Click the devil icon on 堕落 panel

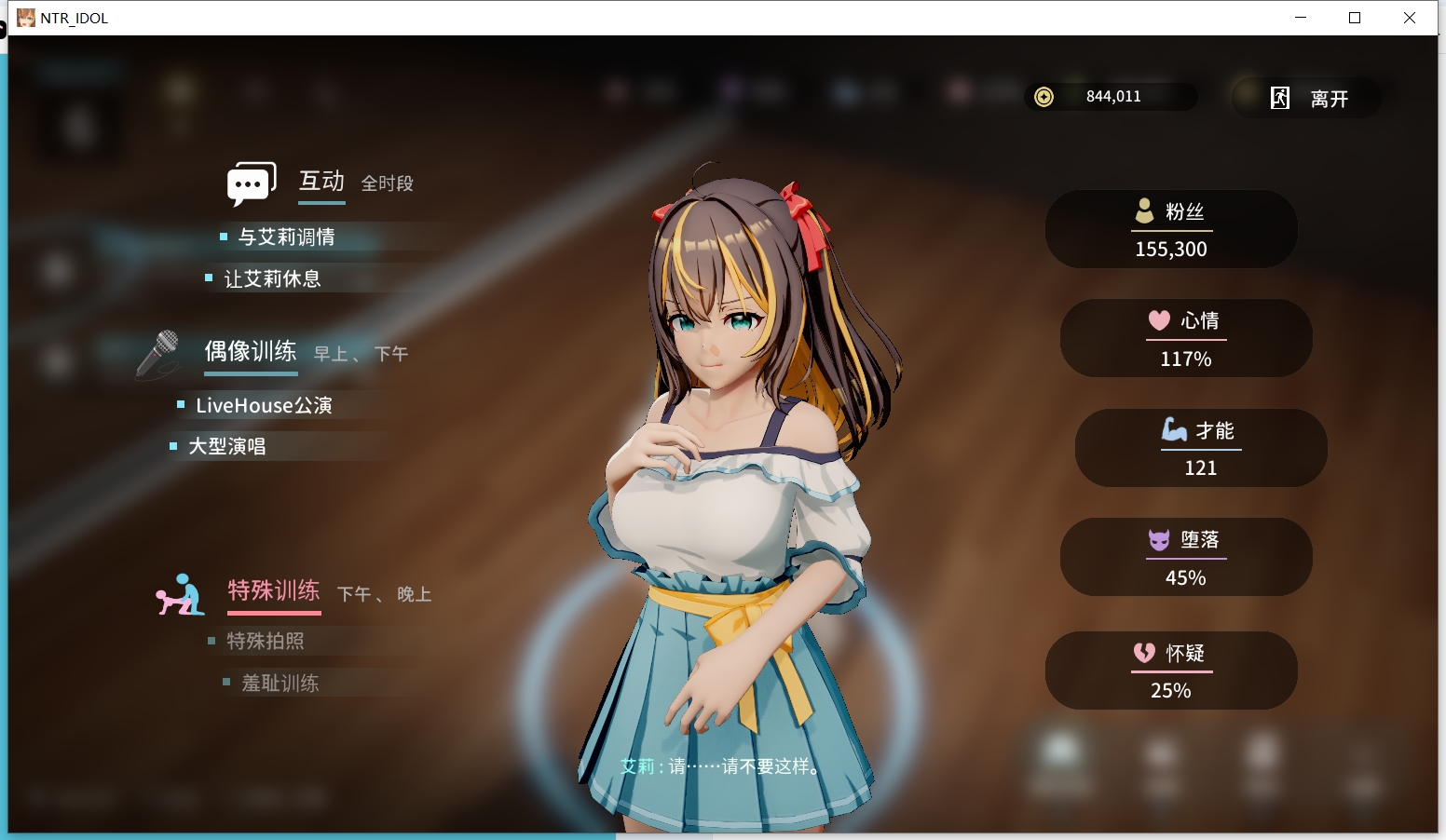pos(1158,541)
